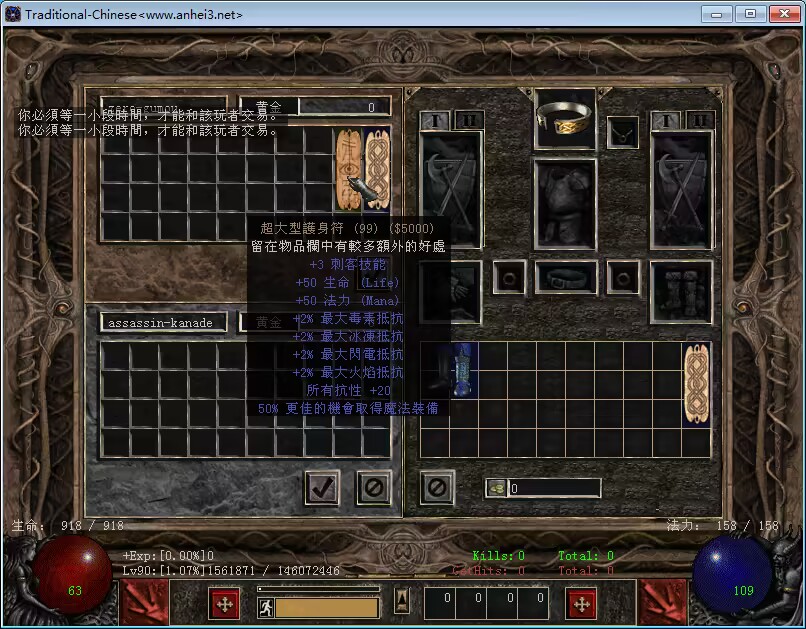Close the game window
Image resolution: width=806 pixels, height=629 pixels.
coord(781,14)
